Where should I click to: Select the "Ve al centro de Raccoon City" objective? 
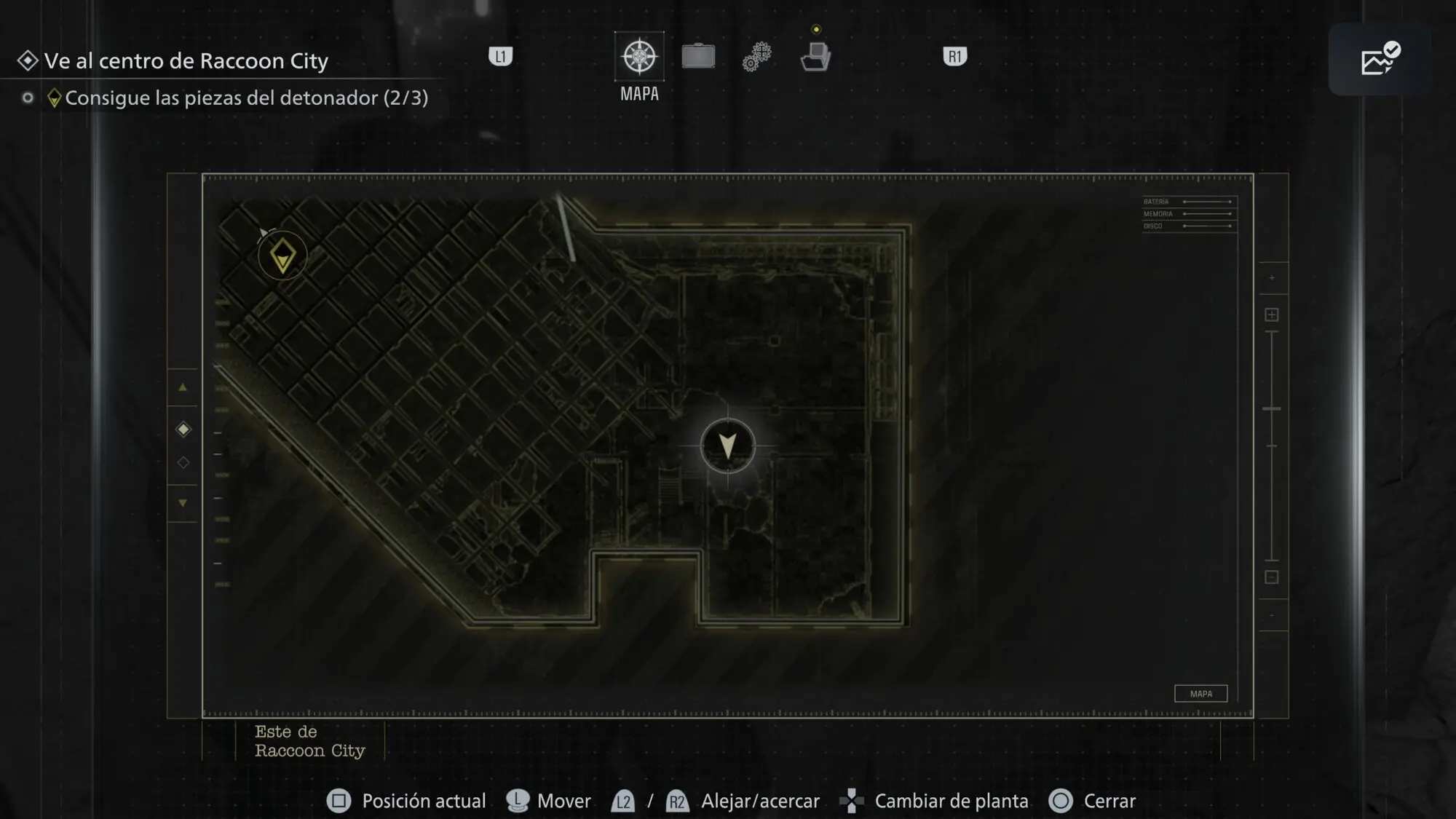pos(186,61)
